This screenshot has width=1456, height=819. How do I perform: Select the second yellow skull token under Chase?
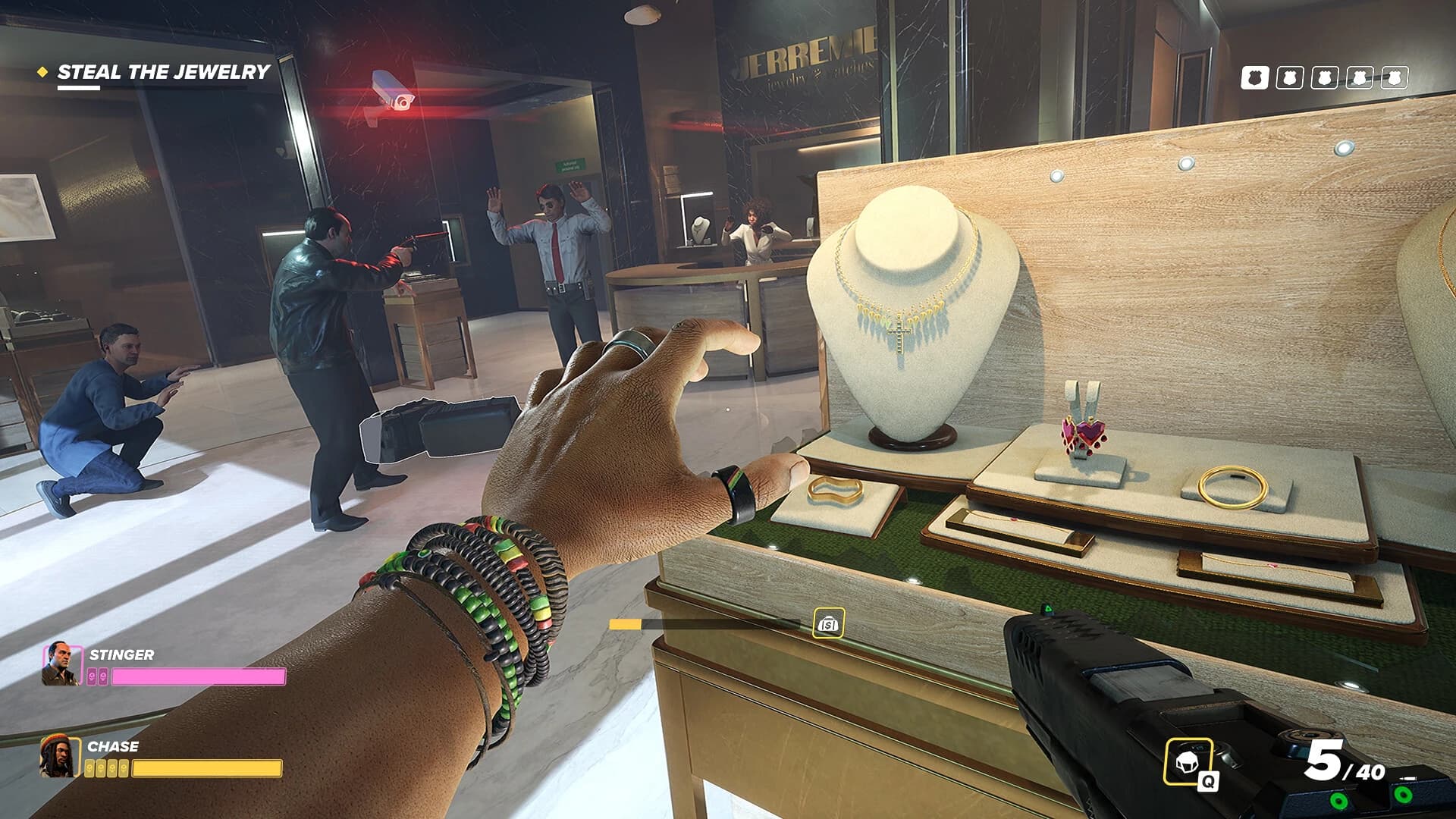pyautogui.click(x=102, y=767)
